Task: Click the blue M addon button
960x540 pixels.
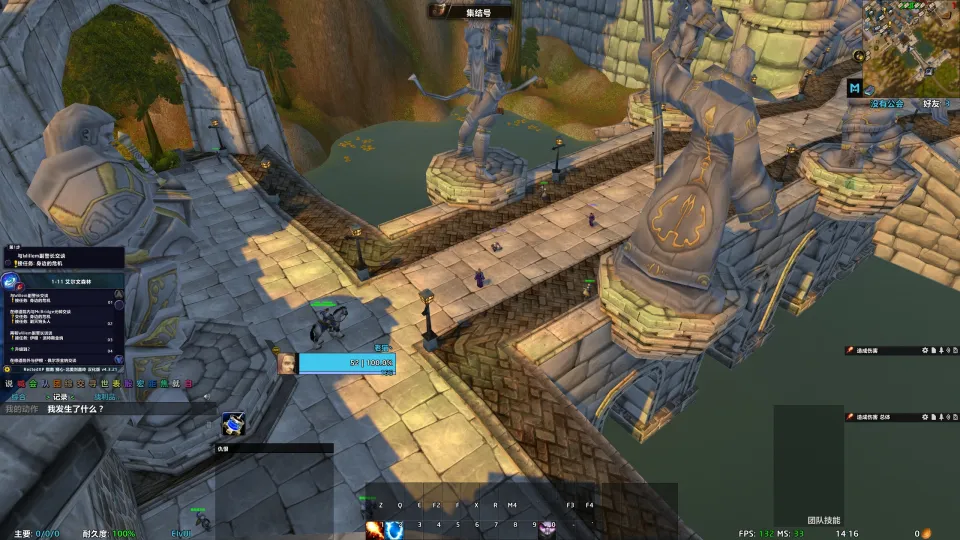Action: click(854, 88)
